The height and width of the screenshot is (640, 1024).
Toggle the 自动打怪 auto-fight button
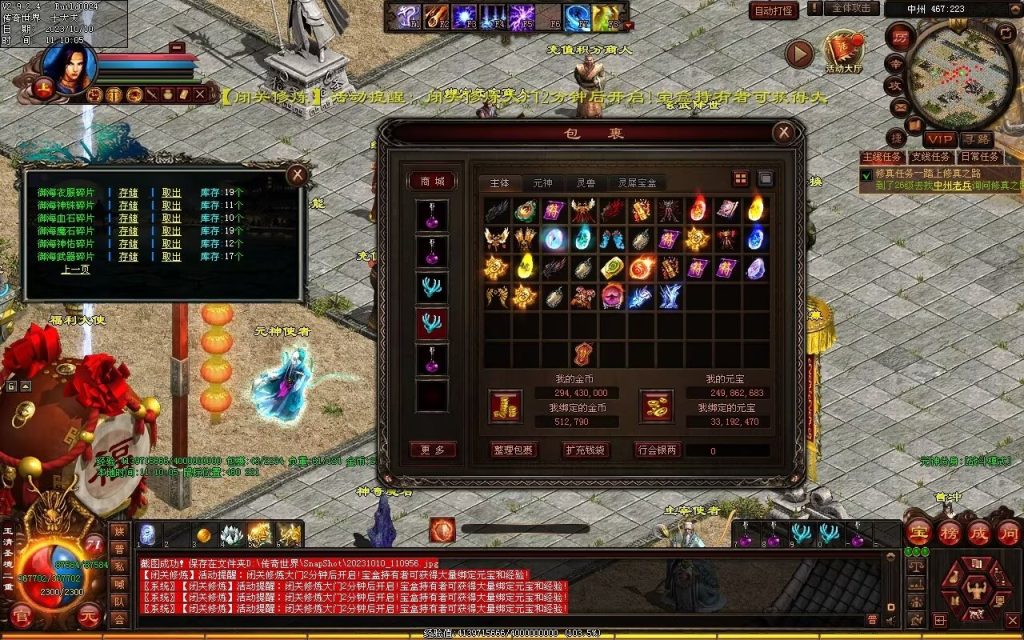click(x=774, y=11)
